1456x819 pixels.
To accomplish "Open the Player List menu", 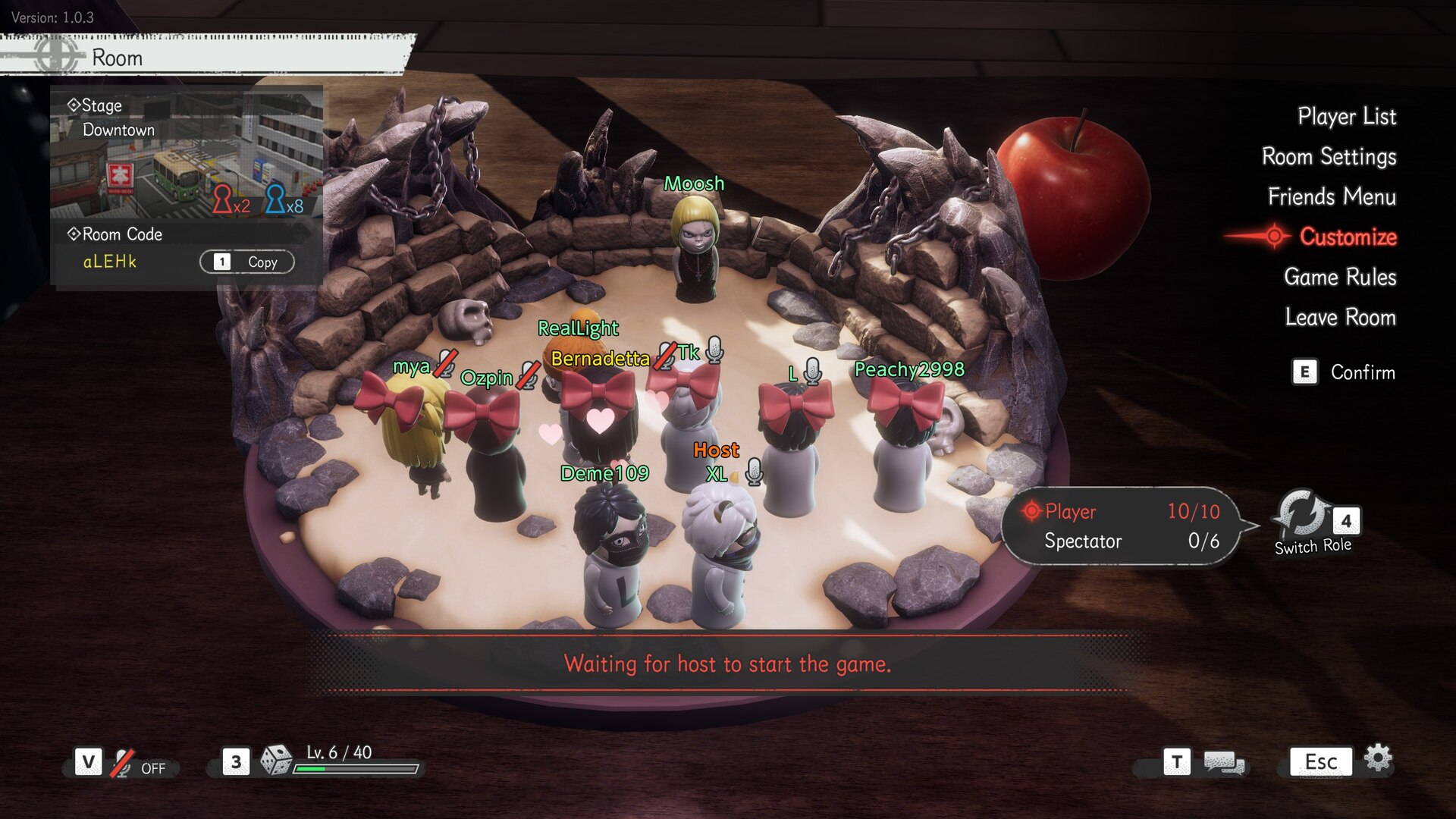I will 1346,117.
